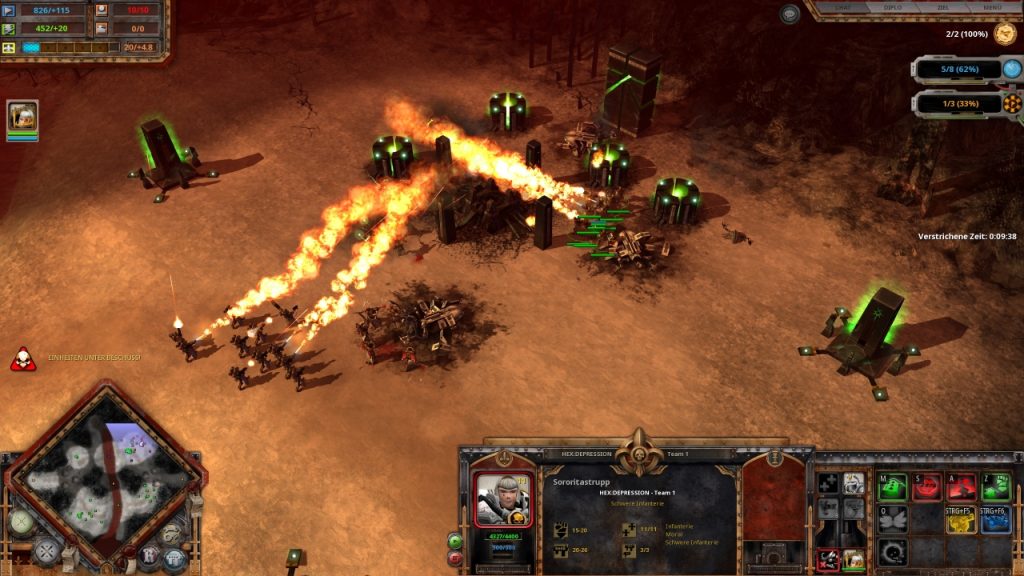The width and height of the screenshot is (1024, 576).
Task: Click the speech bubble chat icon
Action: (x=790, y=14)
